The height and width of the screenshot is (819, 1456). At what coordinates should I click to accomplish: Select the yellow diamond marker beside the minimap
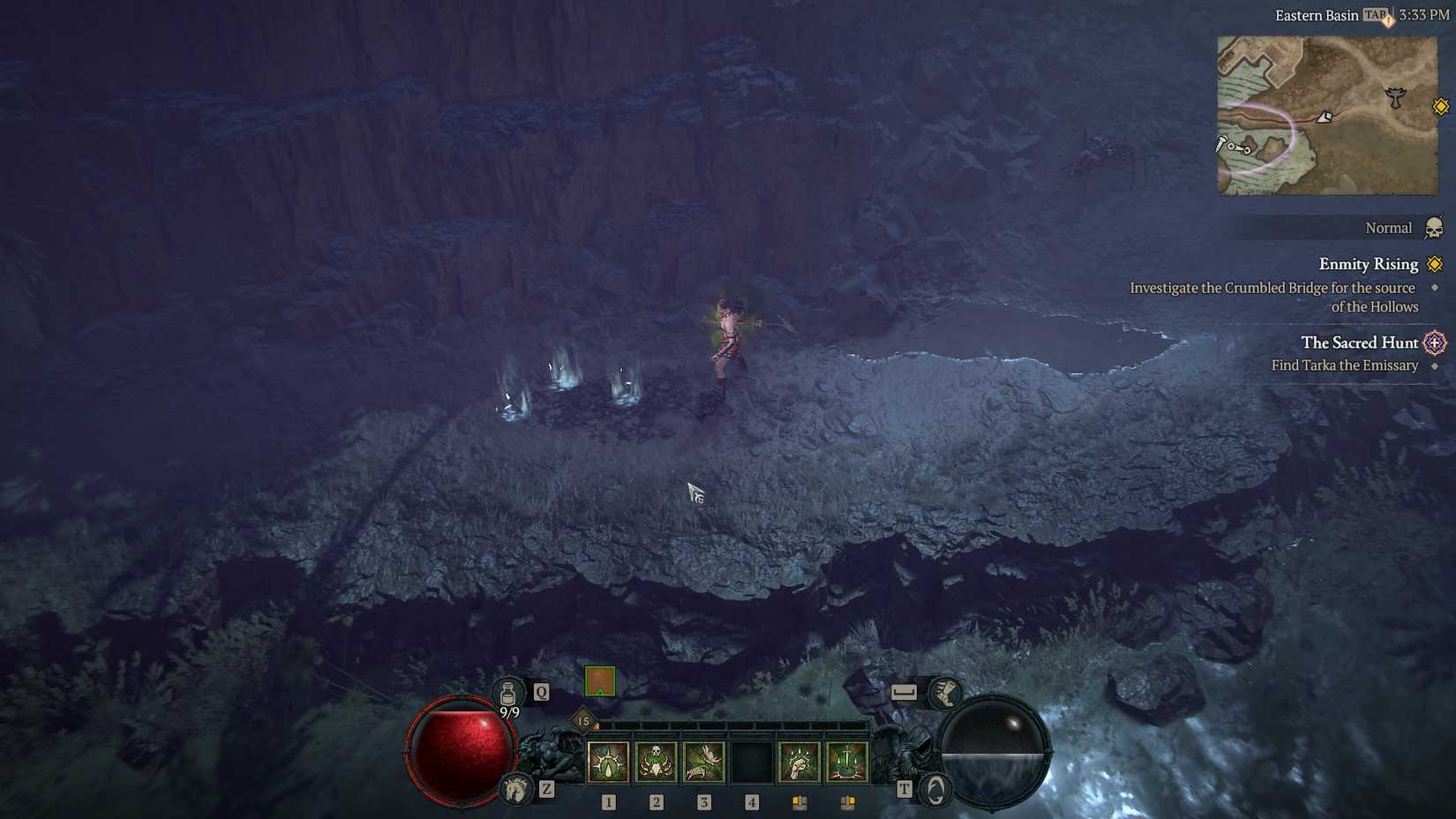[1442, 107]
